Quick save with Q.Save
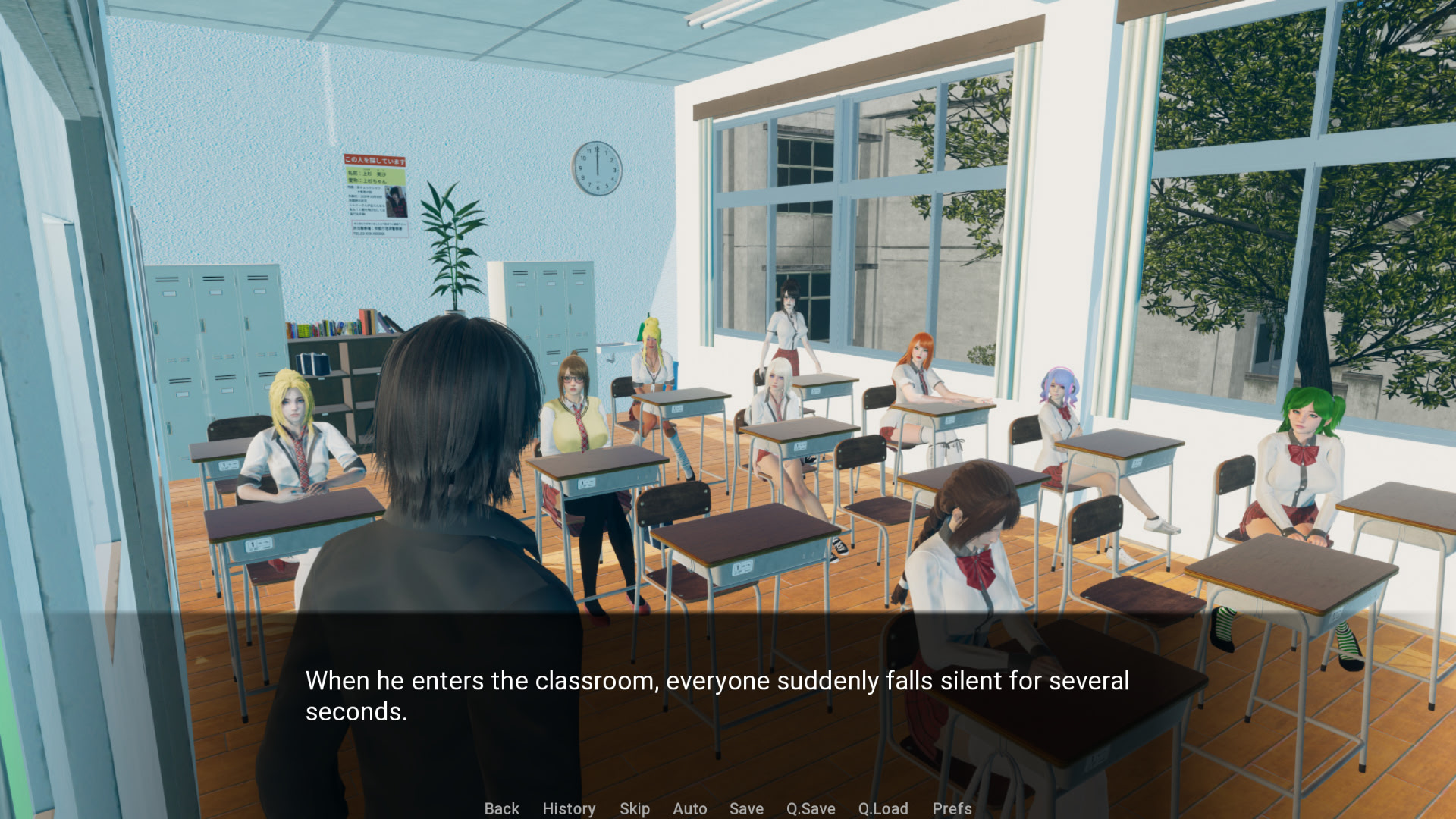This screenshot has height=819, width=1456. tap(810, 808)
